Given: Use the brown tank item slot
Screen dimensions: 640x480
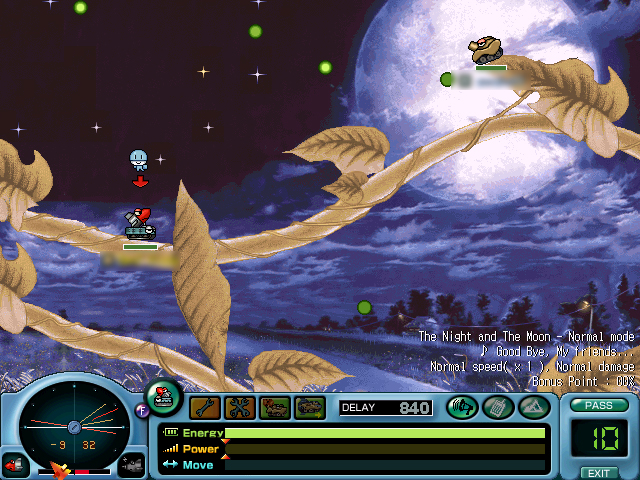Looking at the screenshot, I should pyautogui.click(x=275, y=407).
